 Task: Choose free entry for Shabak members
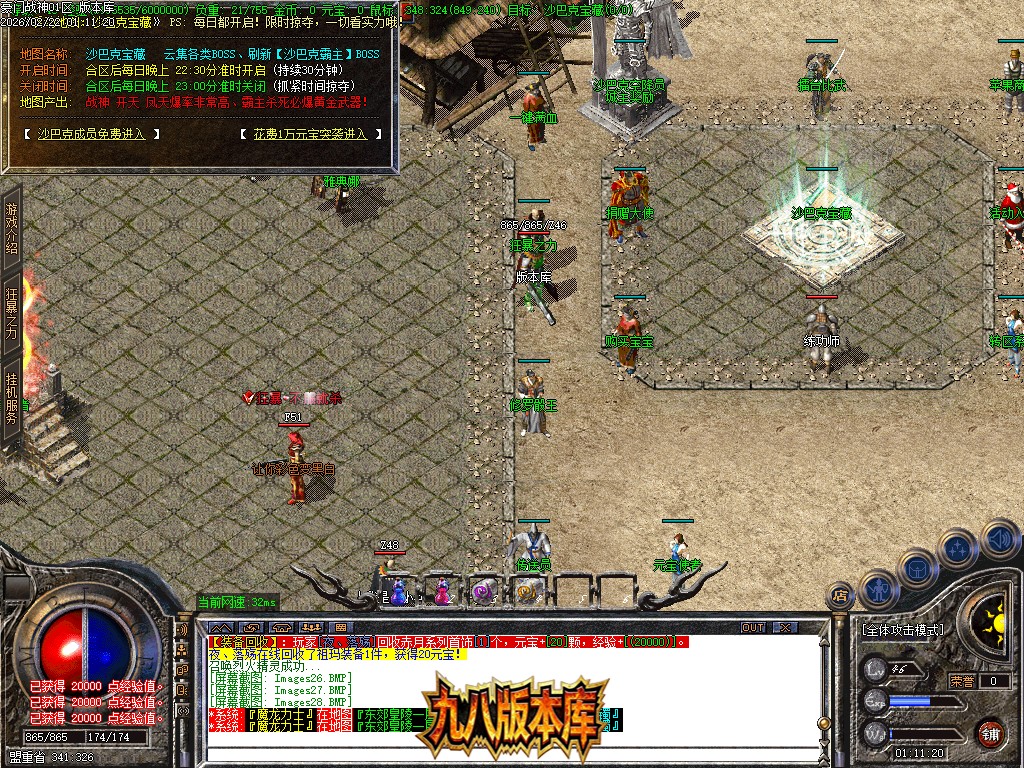pyautogui.click(x=90, y=133)
